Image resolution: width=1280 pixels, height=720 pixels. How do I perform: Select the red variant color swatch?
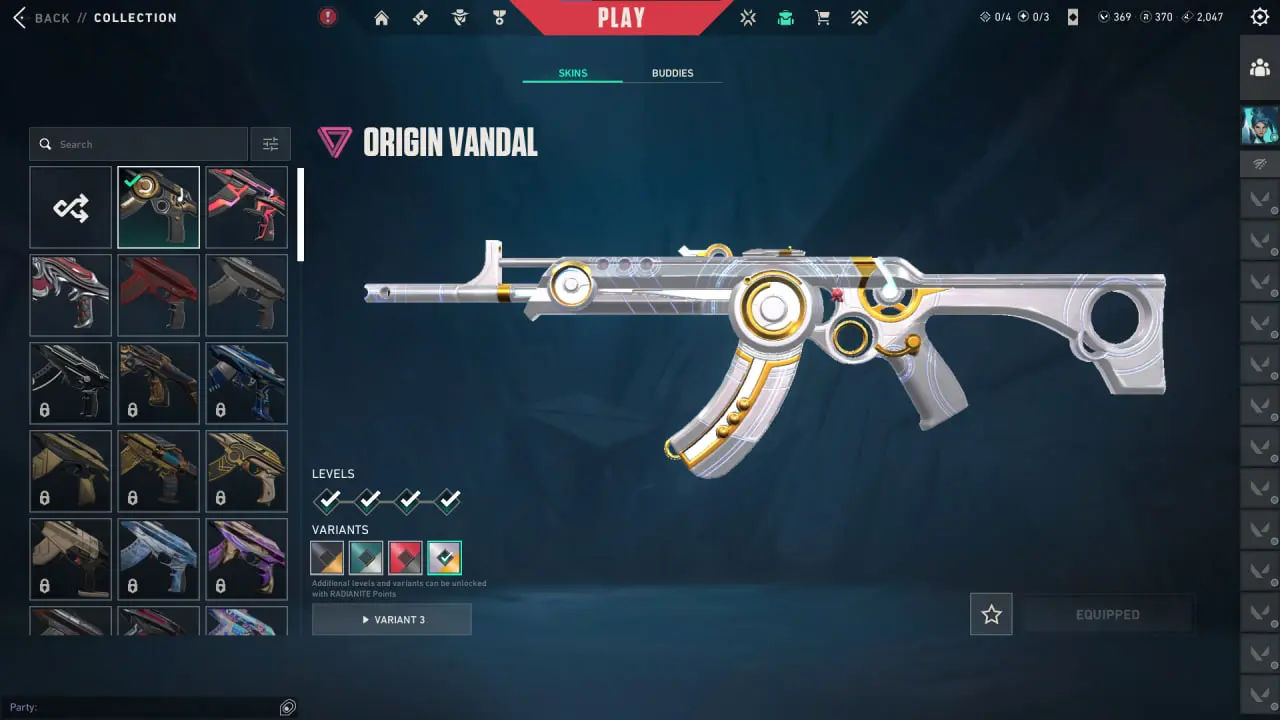click(405, 557)
